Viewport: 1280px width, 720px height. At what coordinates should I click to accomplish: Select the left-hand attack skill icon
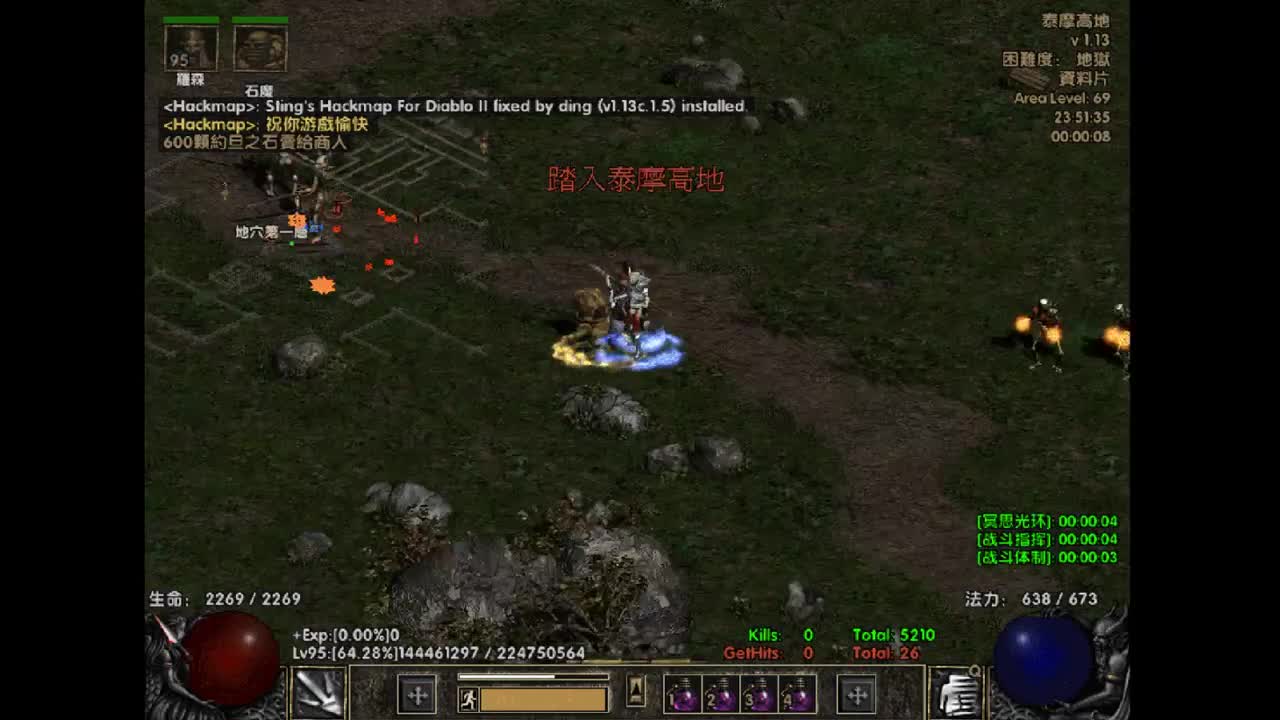322,694
